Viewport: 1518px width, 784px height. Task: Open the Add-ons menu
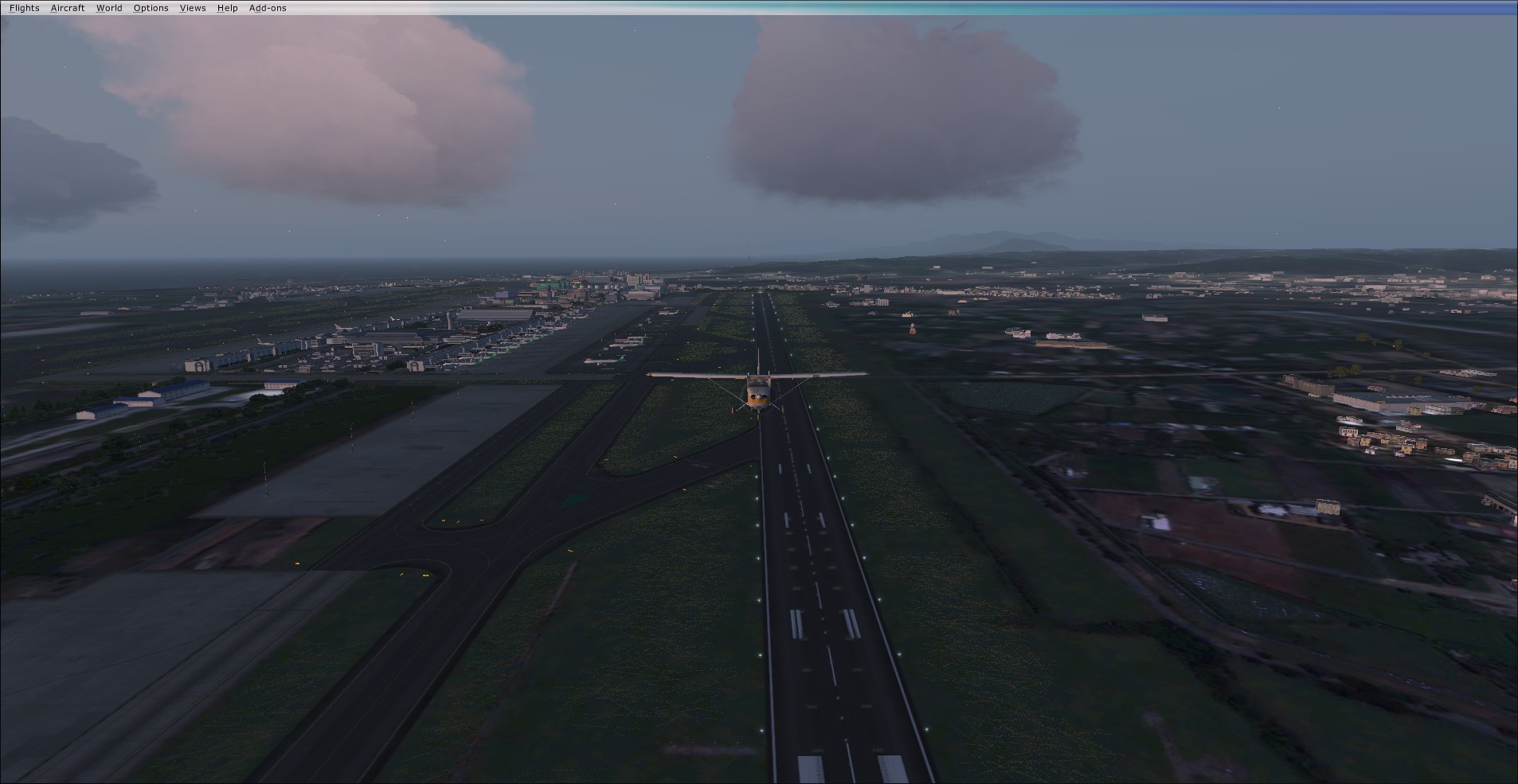pyautogui.click(x=268, y=8)
